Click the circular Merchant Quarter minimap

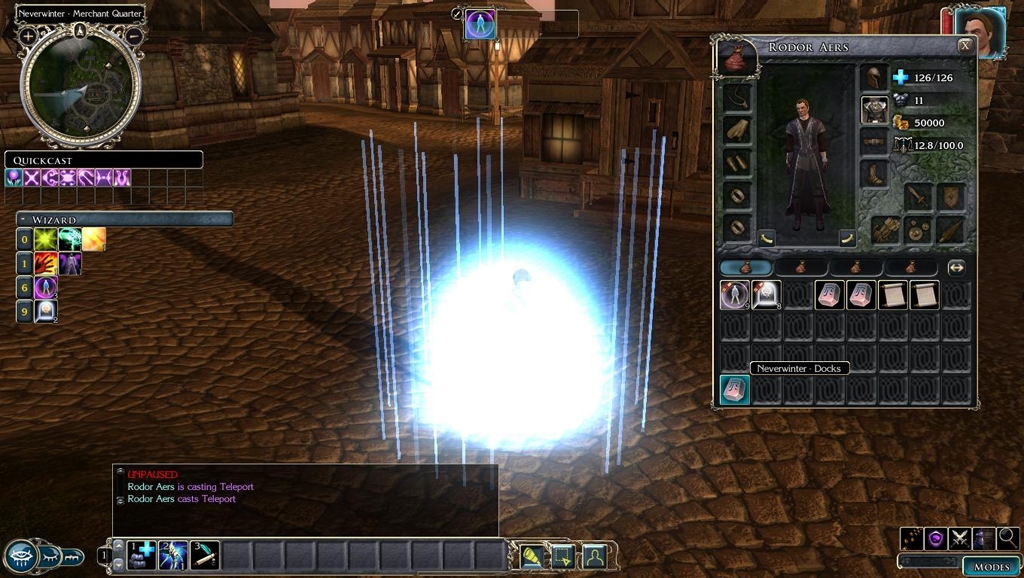pyautogui.click(x=80, y=88)
